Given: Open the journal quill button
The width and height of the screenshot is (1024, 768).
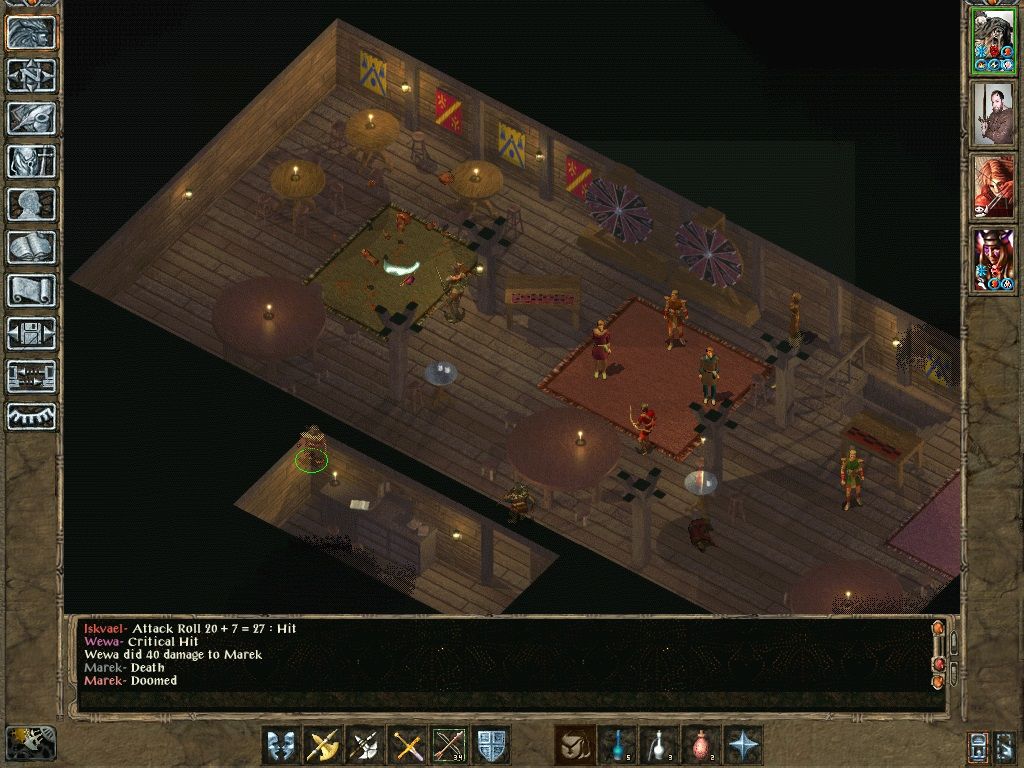Looking at the screenshot, I should (x=32, y=118).
